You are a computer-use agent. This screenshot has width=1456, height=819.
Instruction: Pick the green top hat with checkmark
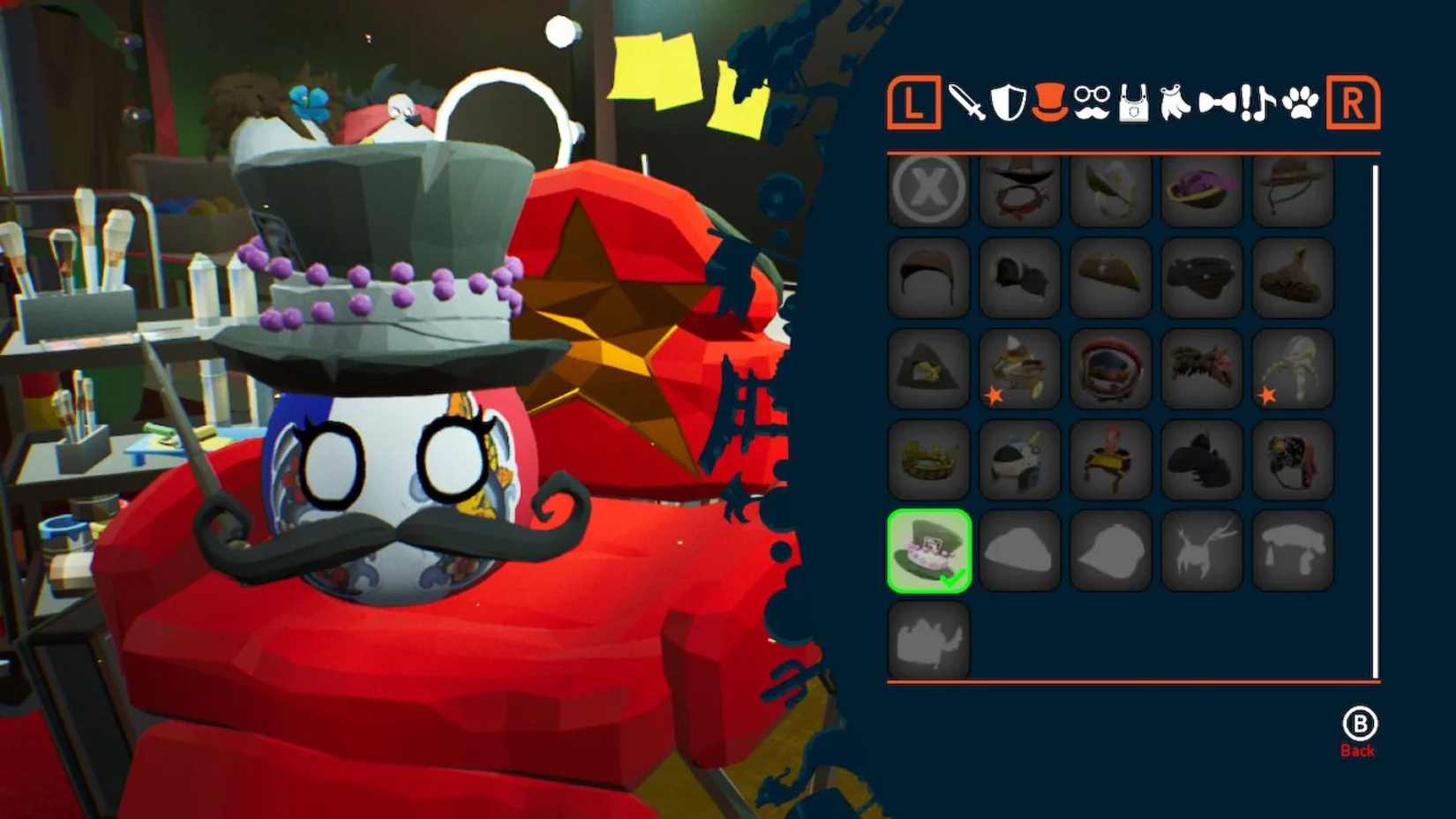(928, 551)
